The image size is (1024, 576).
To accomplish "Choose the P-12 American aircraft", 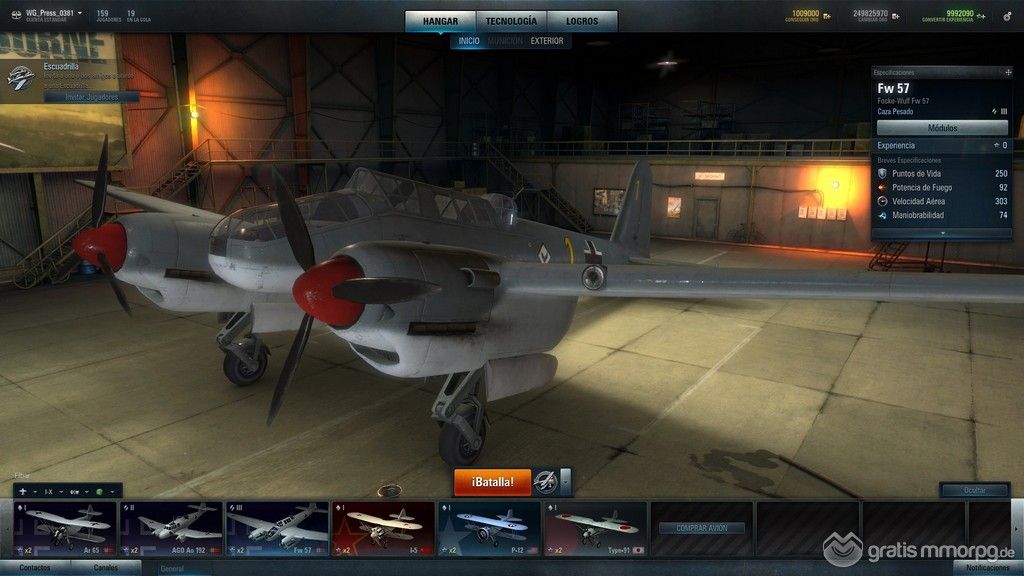I will coord(489,528).
